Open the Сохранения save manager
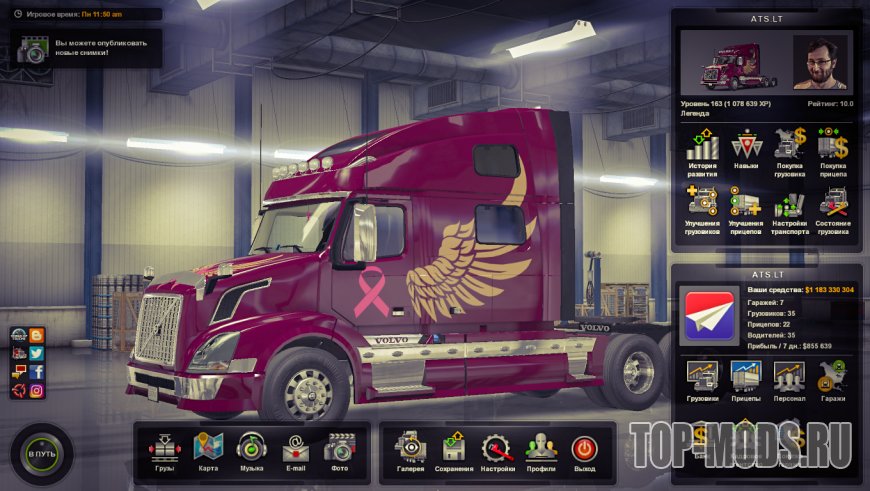870x491 pixels. 454,448
